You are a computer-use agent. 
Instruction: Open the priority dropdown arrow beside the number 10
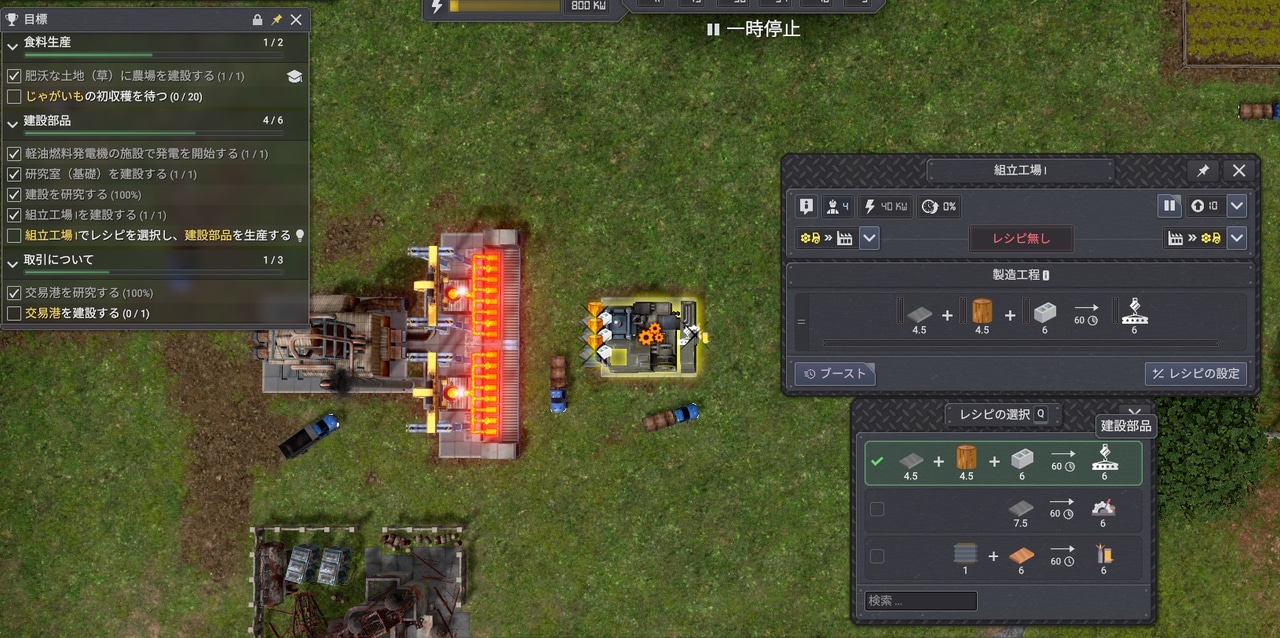(1237, 206)
